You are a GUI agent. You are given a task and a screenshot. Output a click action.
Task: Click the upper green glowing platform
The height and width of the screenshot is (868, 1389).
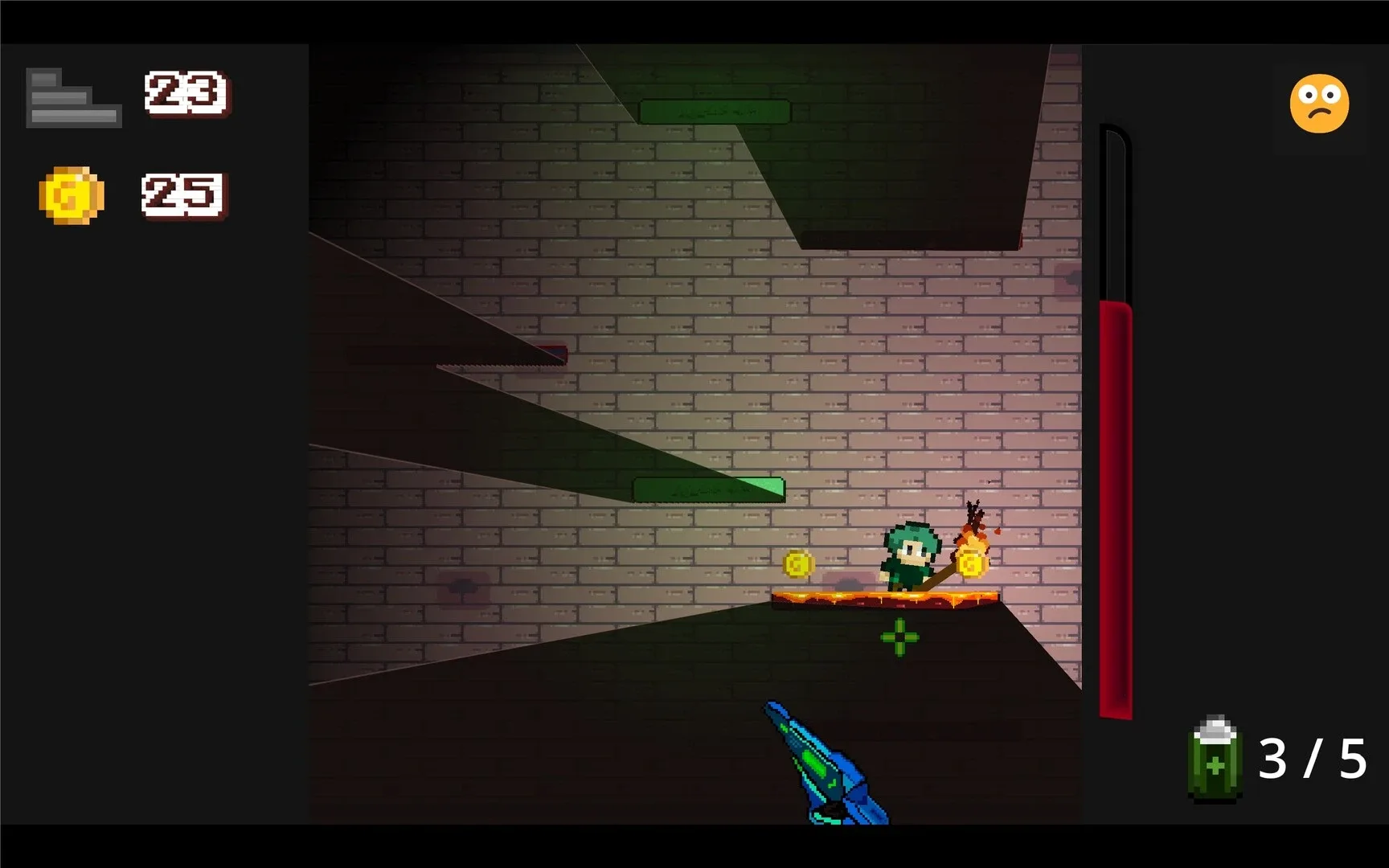click(714, 111)
